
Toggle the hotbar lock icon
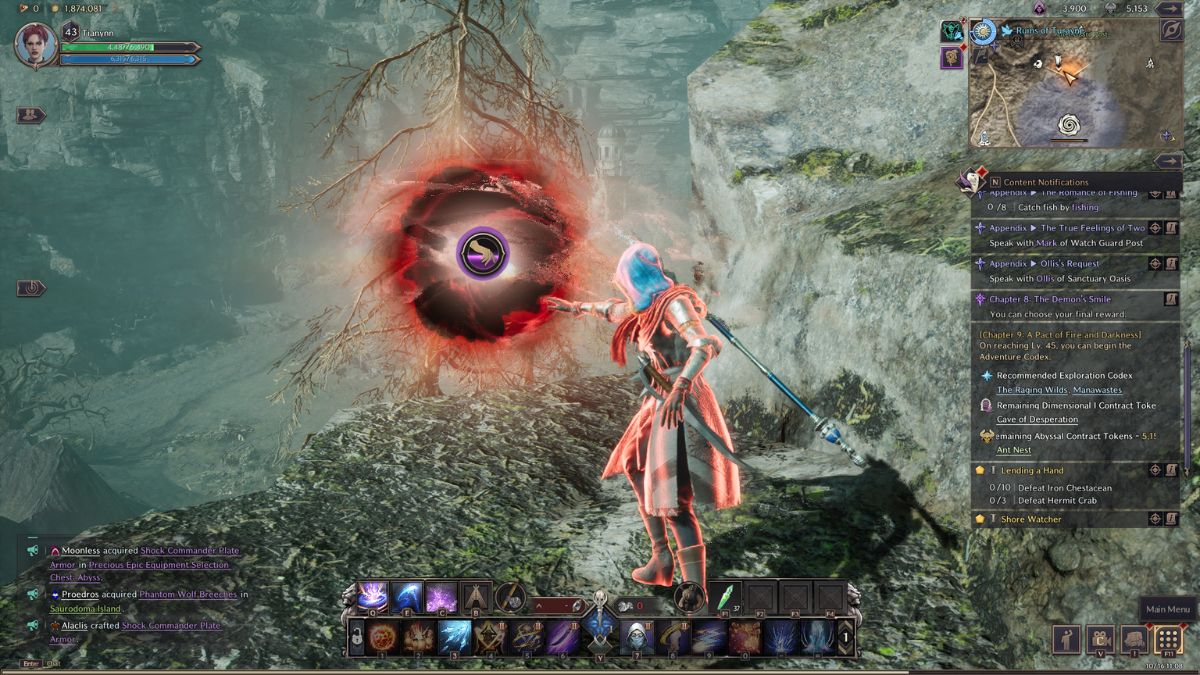click(x=356, y=636)
